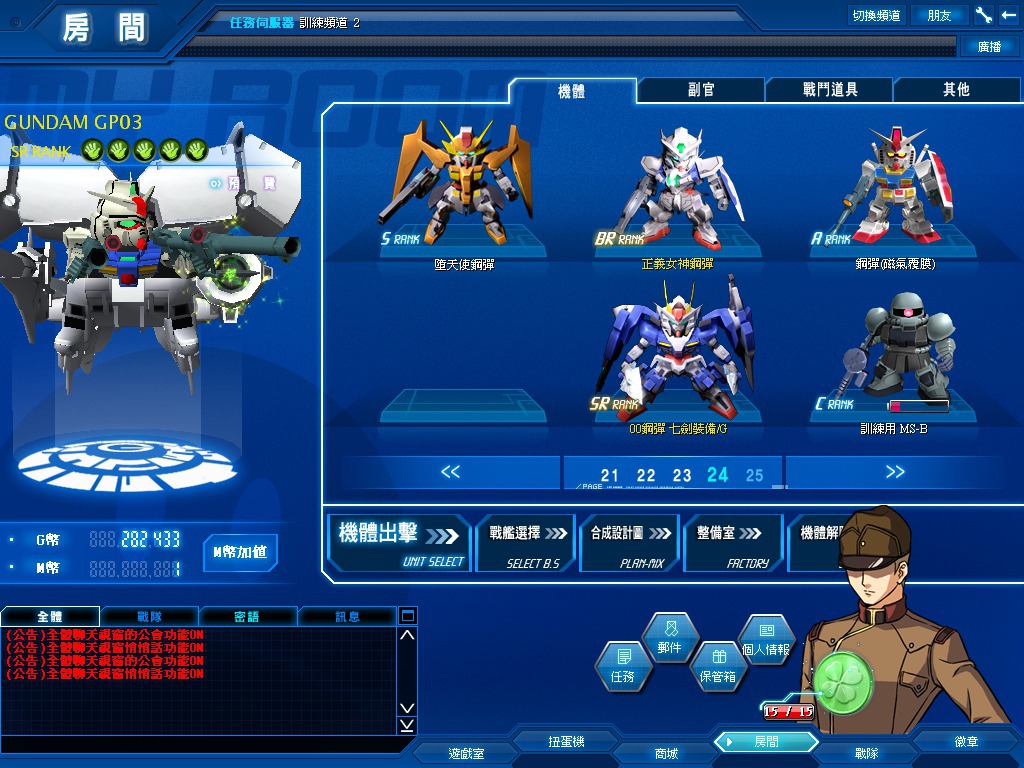Open the 戰鬥道具 tab
The image size is (1024, 768).
[830, 90]
